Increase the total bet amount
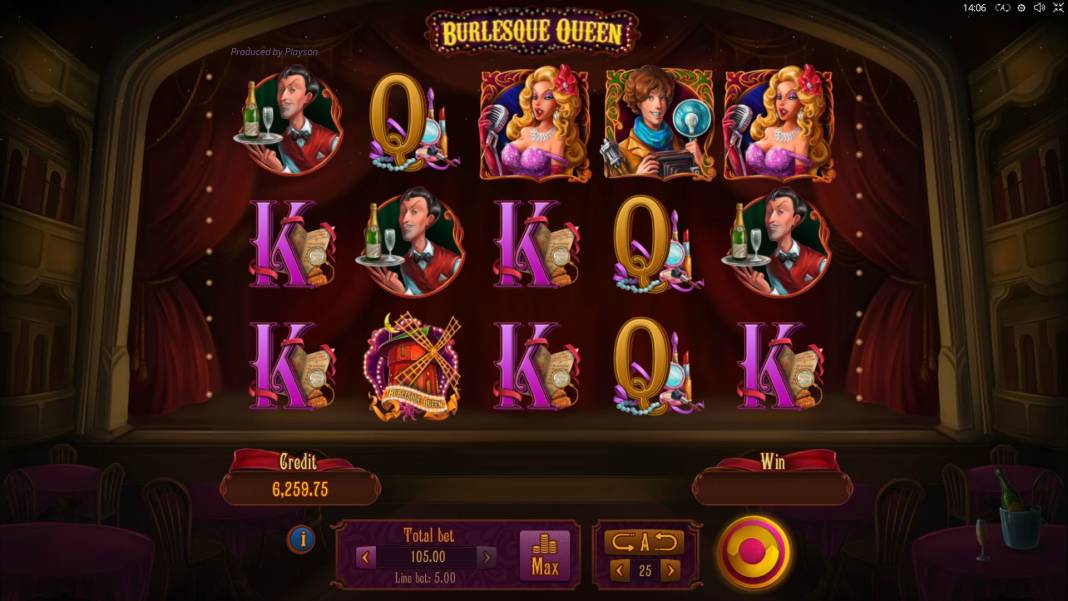 coord(487,557)
